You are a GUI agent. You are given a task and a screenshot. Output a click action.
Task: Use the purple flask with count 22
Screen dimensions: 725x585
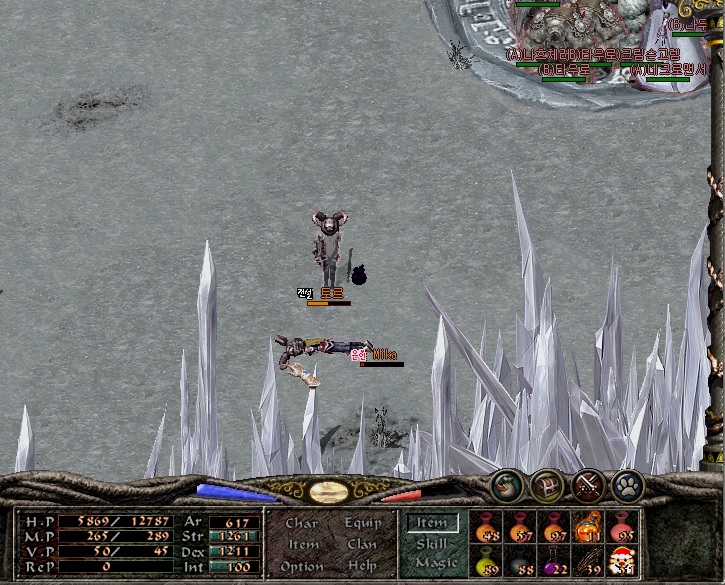[554, 560]
